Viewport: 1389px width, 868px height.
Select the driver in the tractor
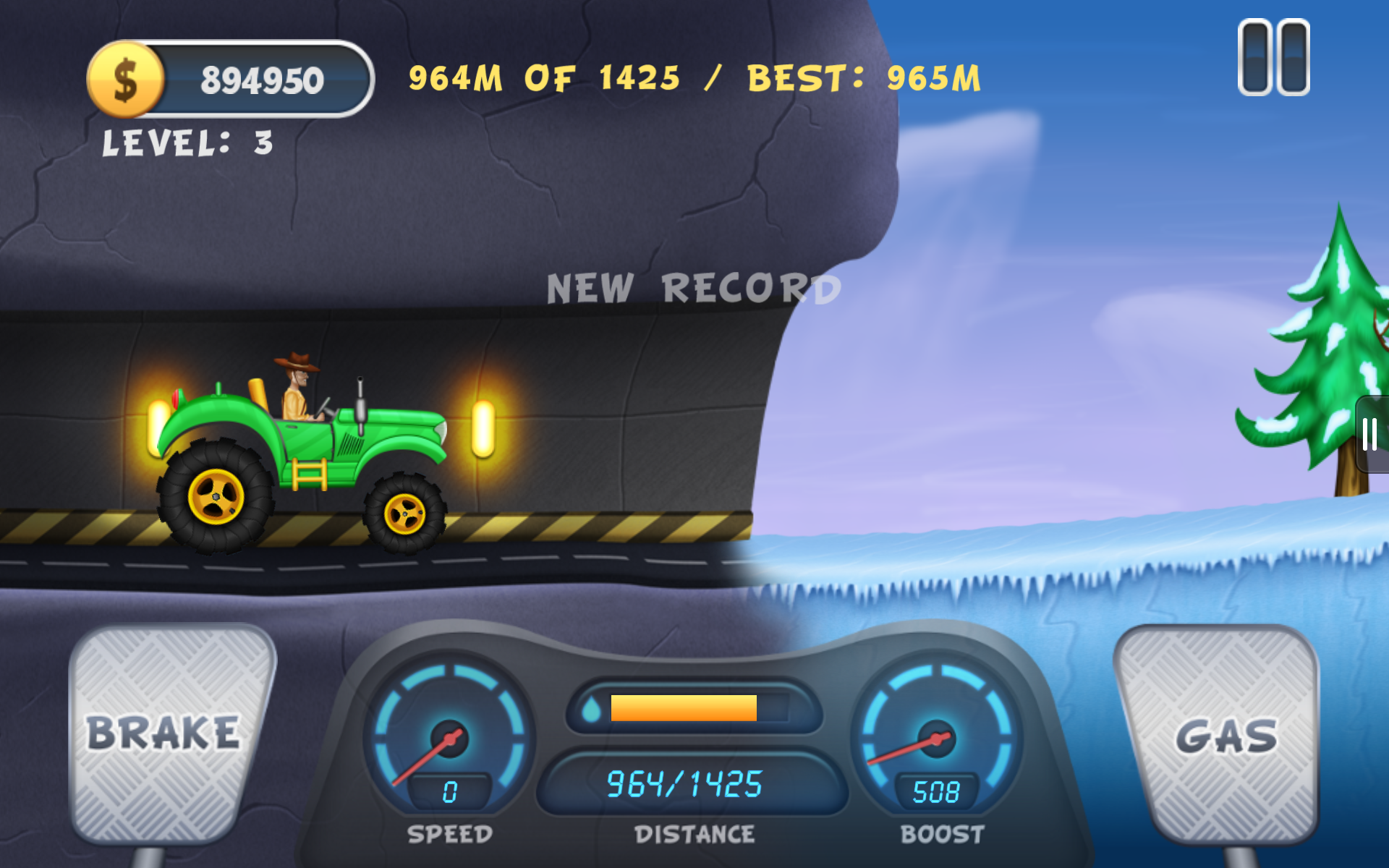pyautogui.click(x=297, y=391)
